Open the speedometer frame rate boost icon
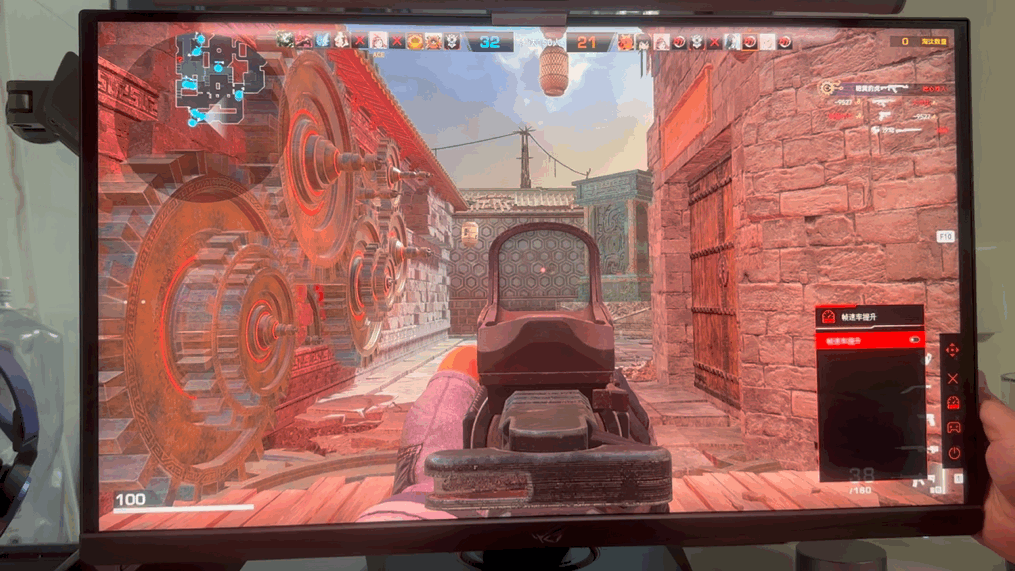 952,403
